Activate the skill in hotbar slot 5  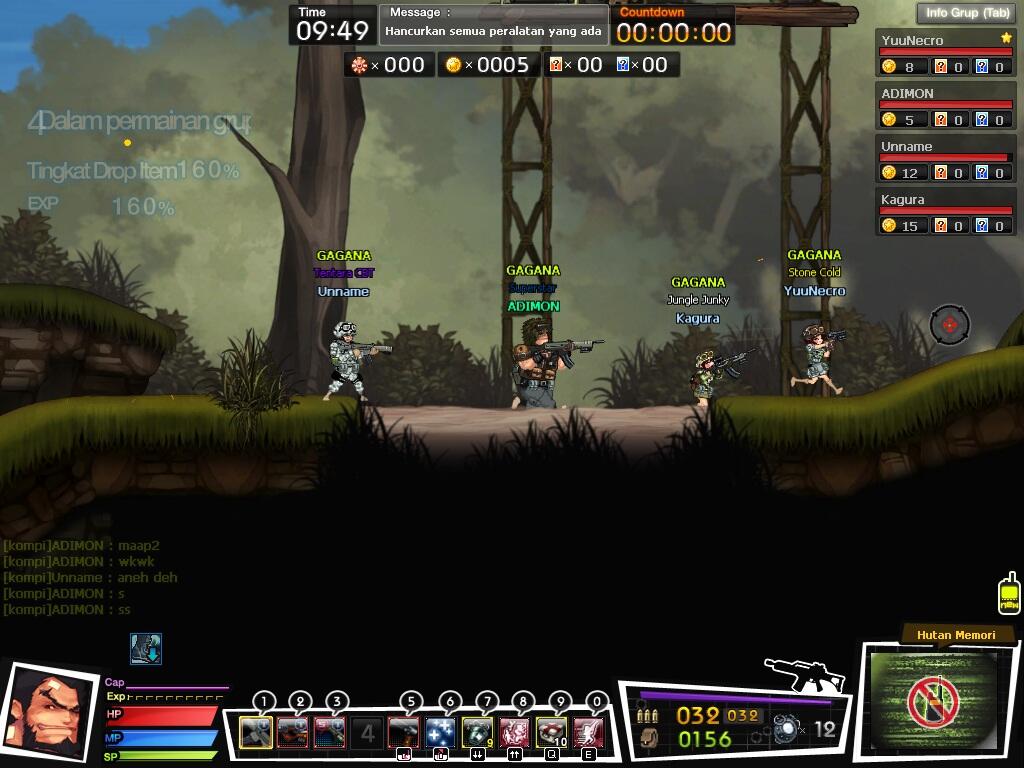click(x=404, y=732)
